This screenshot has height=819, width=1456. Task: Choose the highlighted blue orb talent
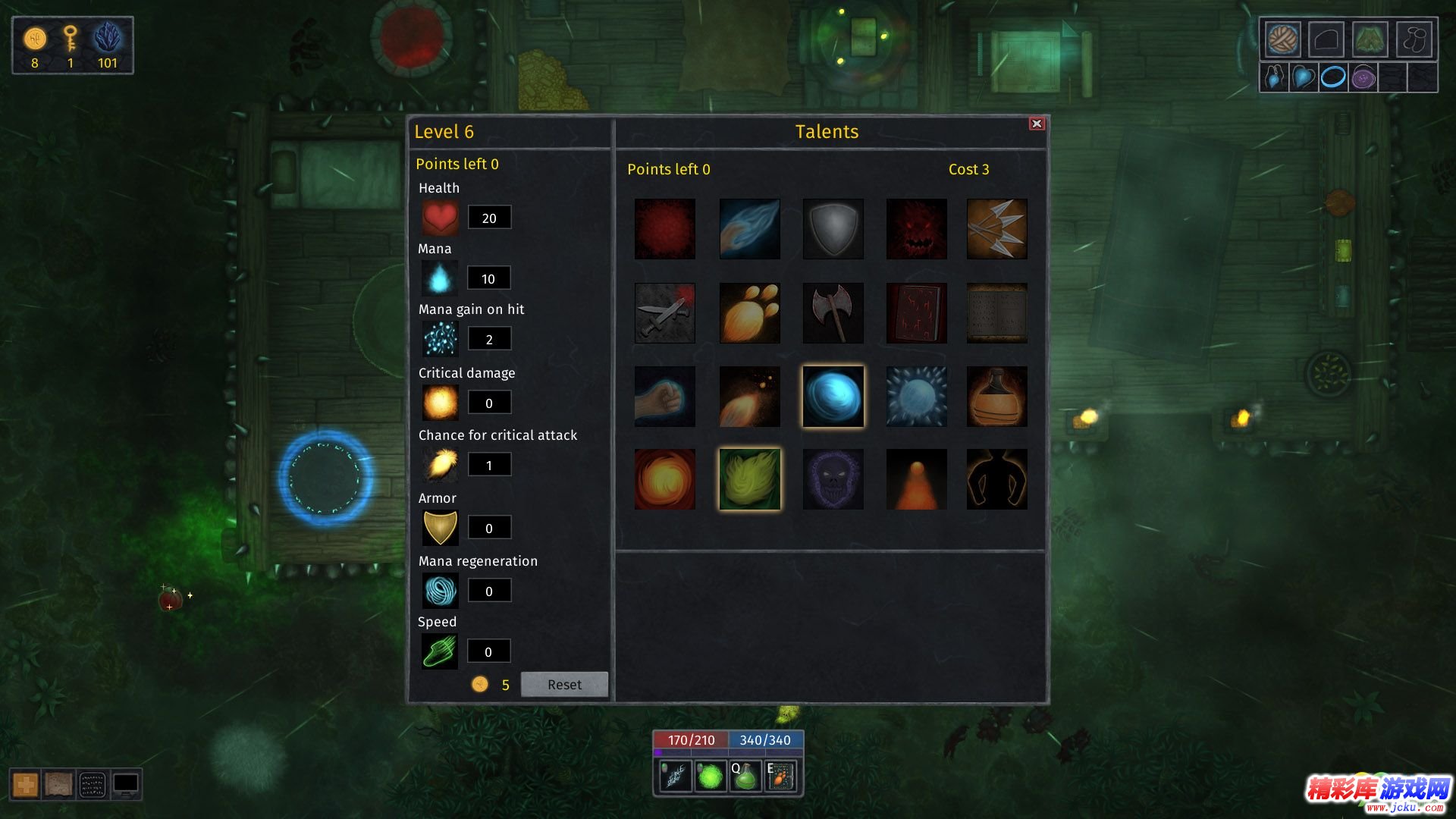coord(833,397)
